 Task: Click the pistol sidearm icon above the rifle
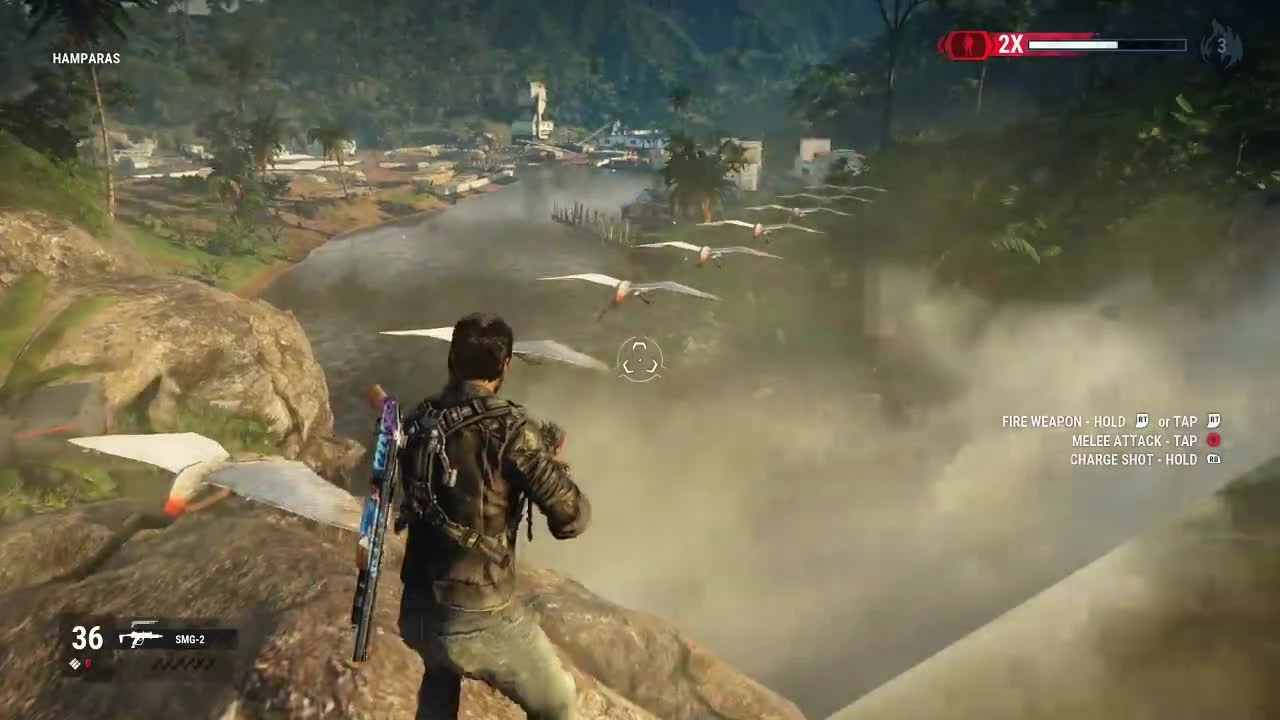(143, 623)
